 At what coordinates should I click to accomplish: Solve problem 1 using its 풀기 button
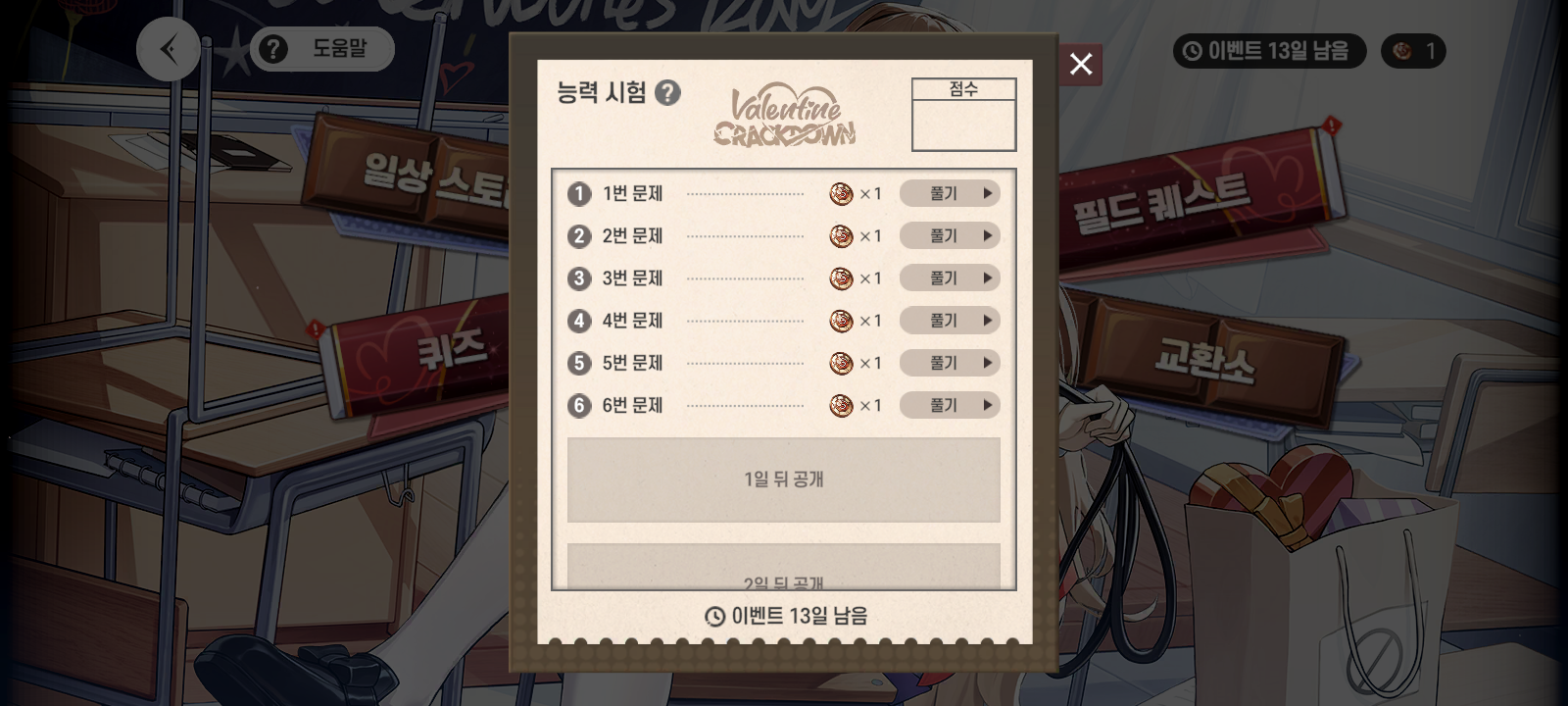click(x=946, y=193)
